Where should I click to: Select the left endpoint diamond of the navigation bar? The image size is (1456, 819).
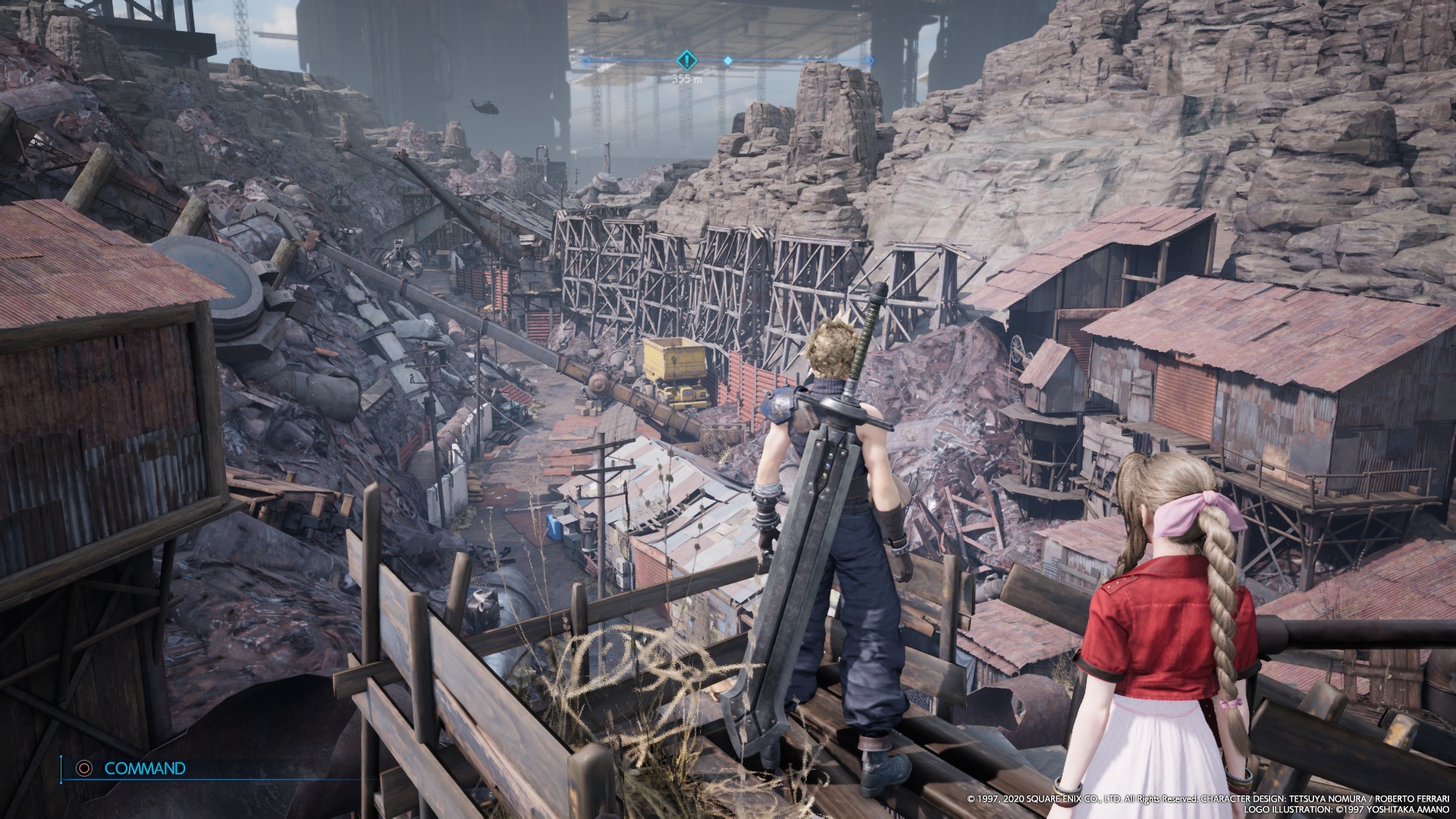(x=587, y=61)
